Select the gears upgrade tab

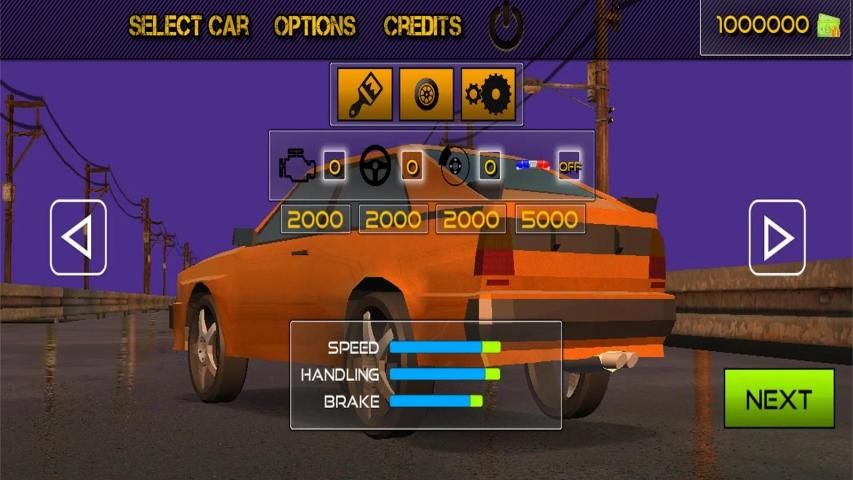coord(488,94)
